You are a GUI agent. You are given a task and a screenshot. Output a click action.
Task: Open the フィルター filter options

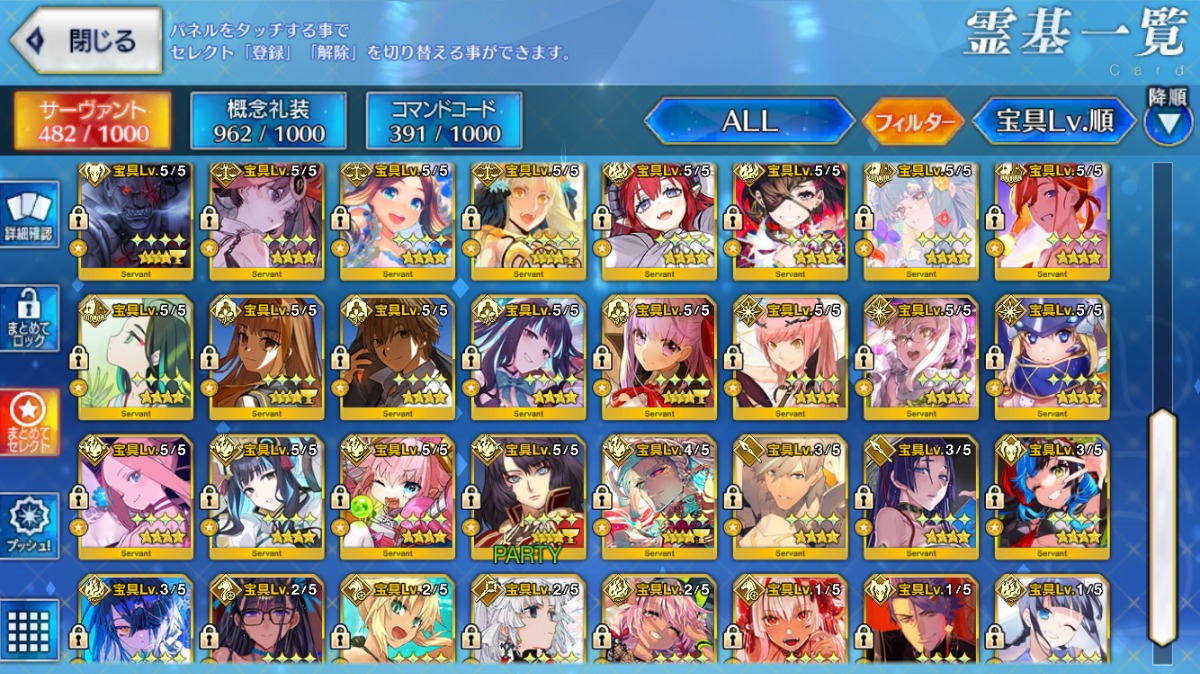click(913, 122)
